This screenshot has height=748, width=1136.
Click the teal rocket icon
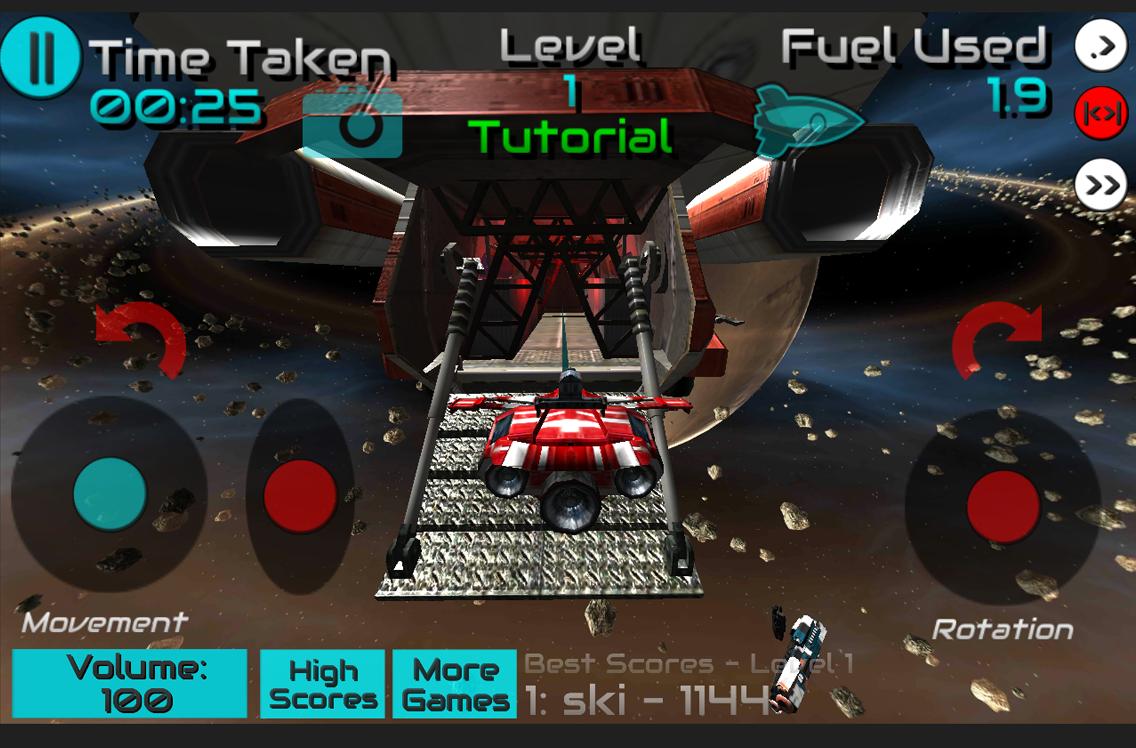(808, 121)
